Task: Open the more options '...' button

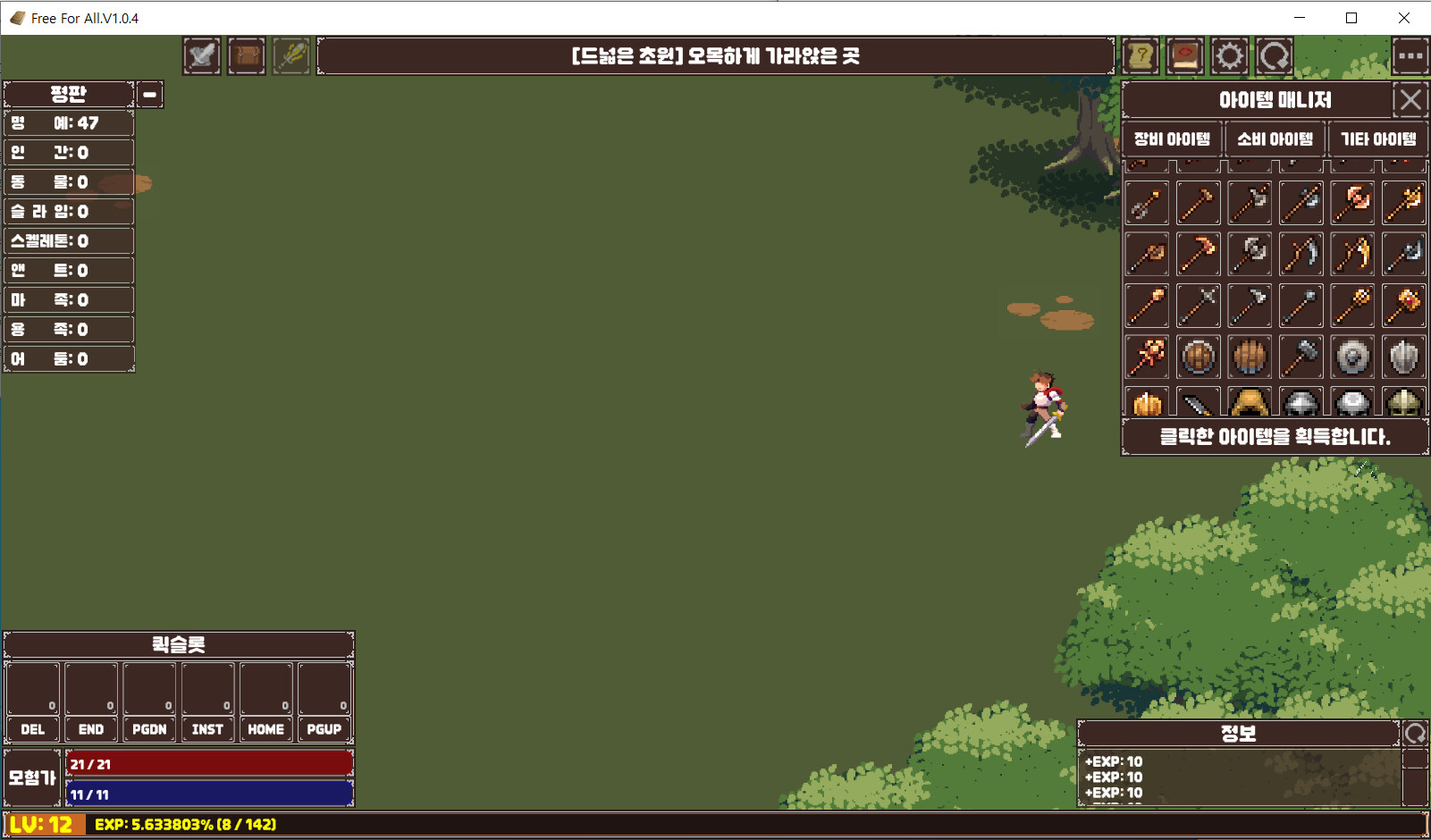Action: click(1410, 55)
